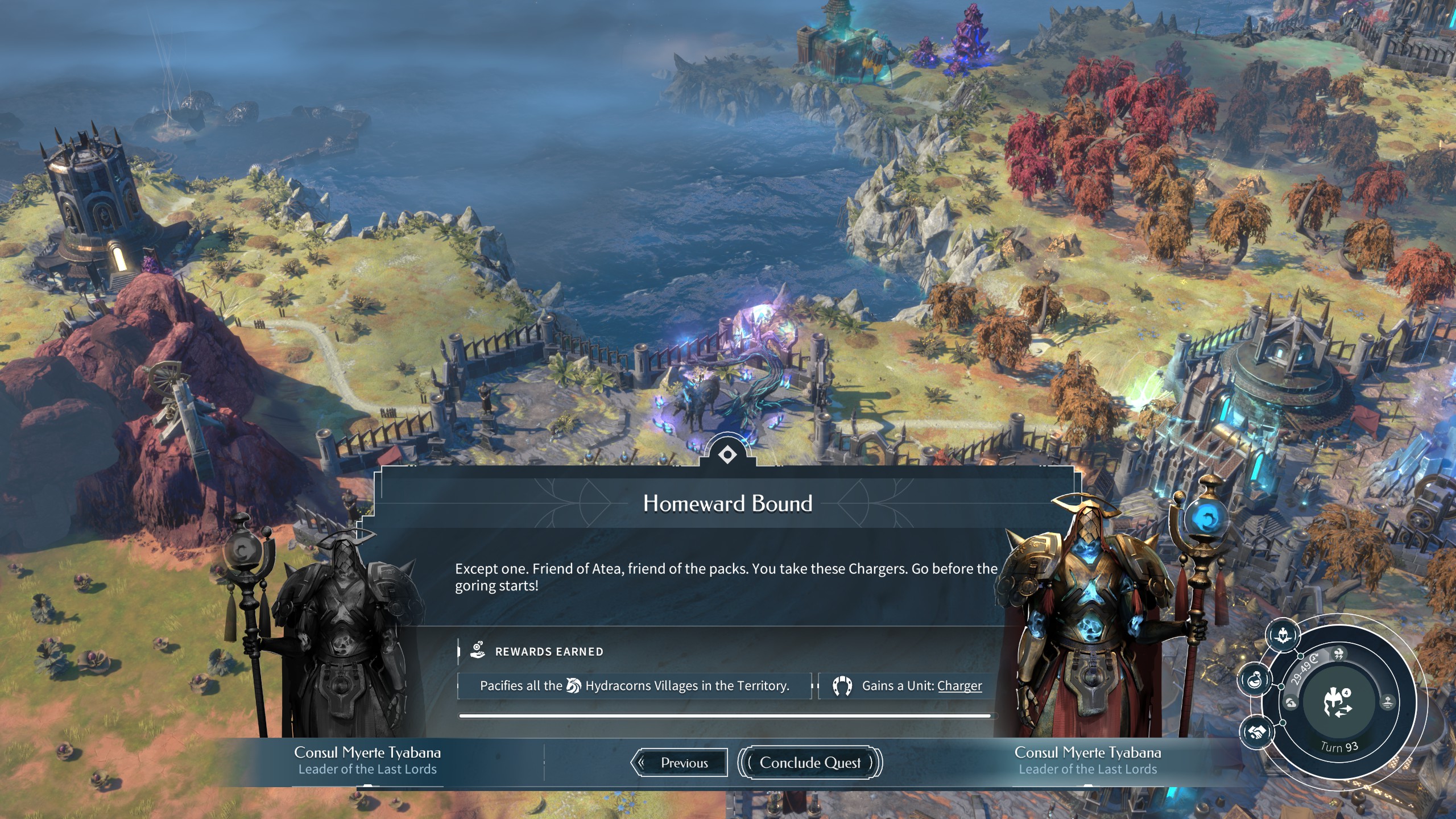This screenshot has width=1456, height=819.
Task: Toggle the cloud indicator left of the turn timer
Action: pyautogui.click(x=1290, y=703)
